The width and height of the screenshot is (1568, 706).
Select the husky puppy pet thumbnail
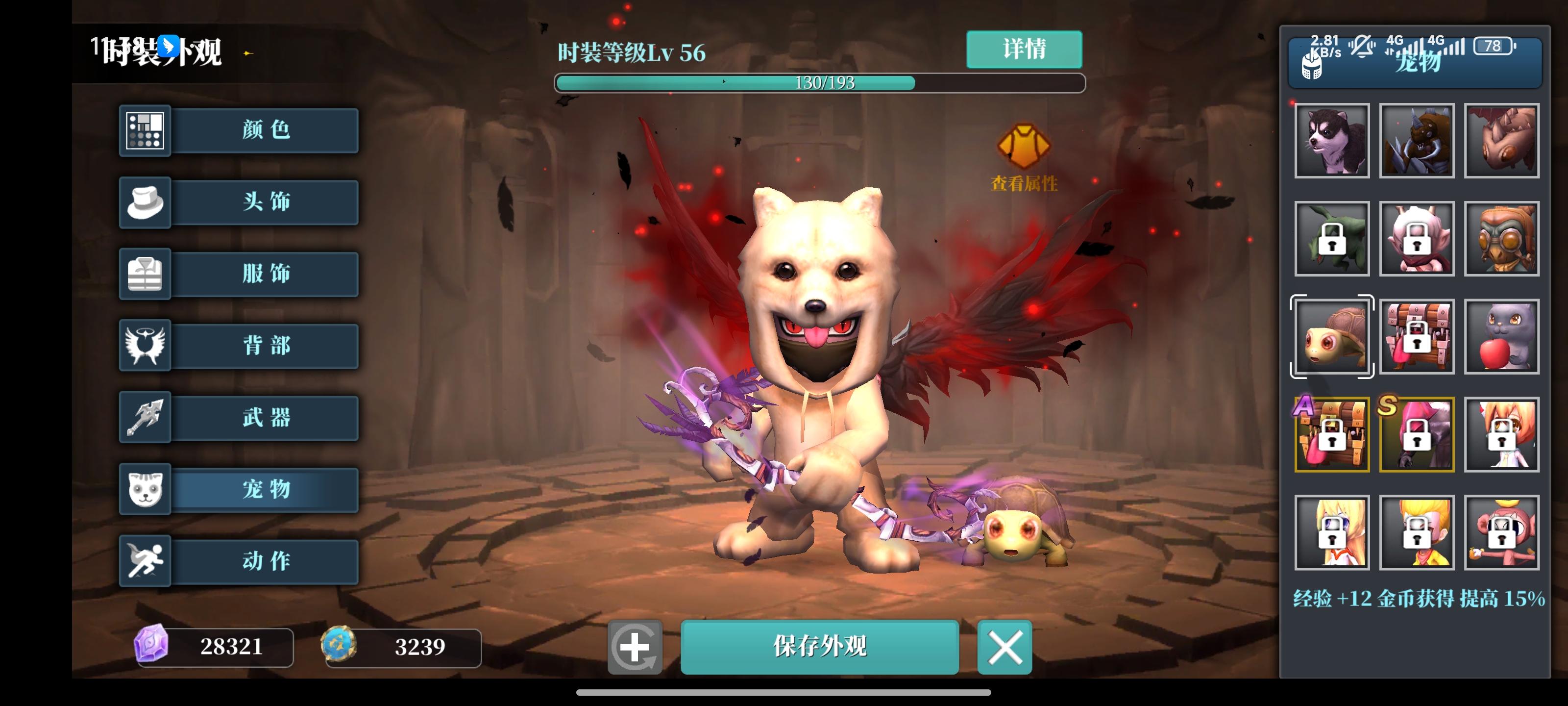click(x=1331, y=141)
